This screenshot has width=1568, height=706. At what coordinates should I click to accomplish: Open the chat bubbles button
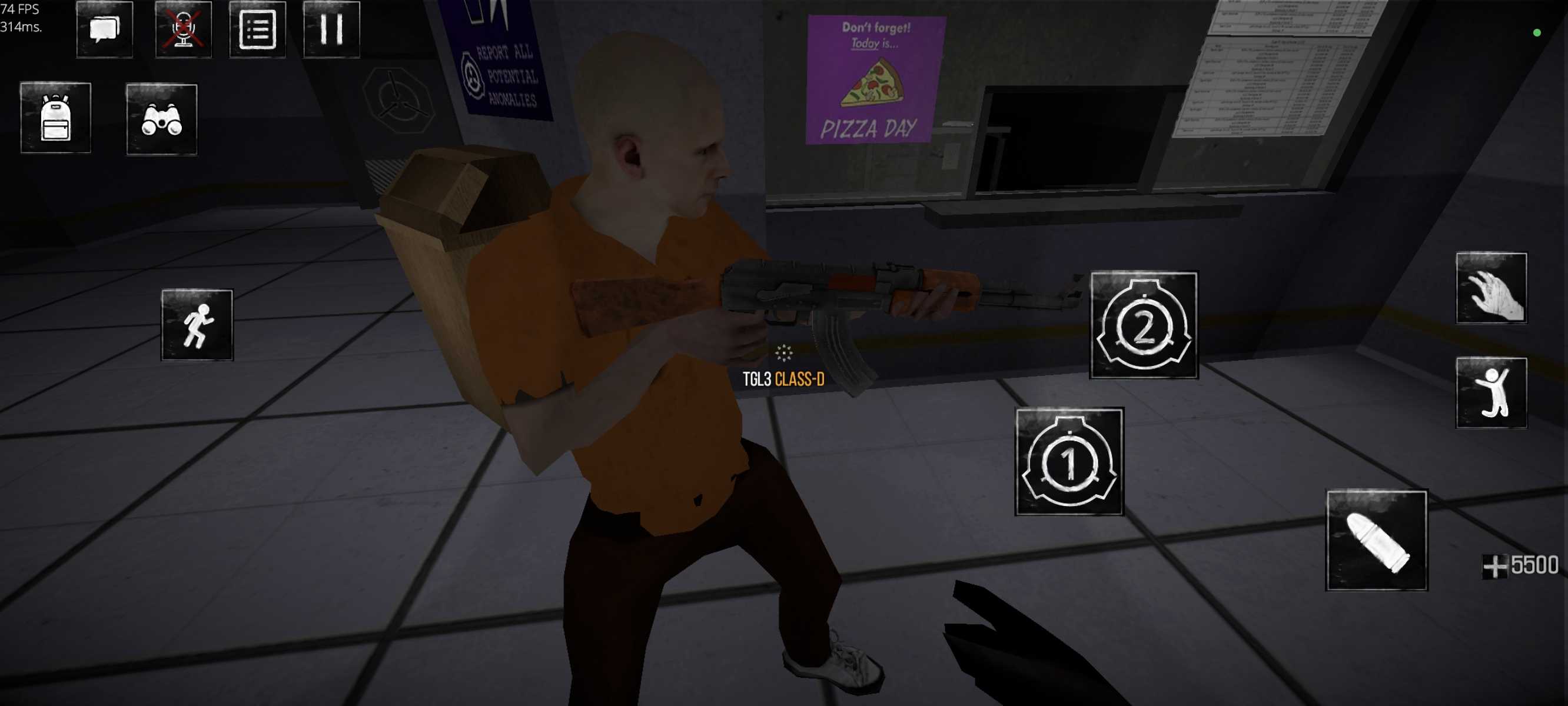pyautogui.click(x=105, y=29)
